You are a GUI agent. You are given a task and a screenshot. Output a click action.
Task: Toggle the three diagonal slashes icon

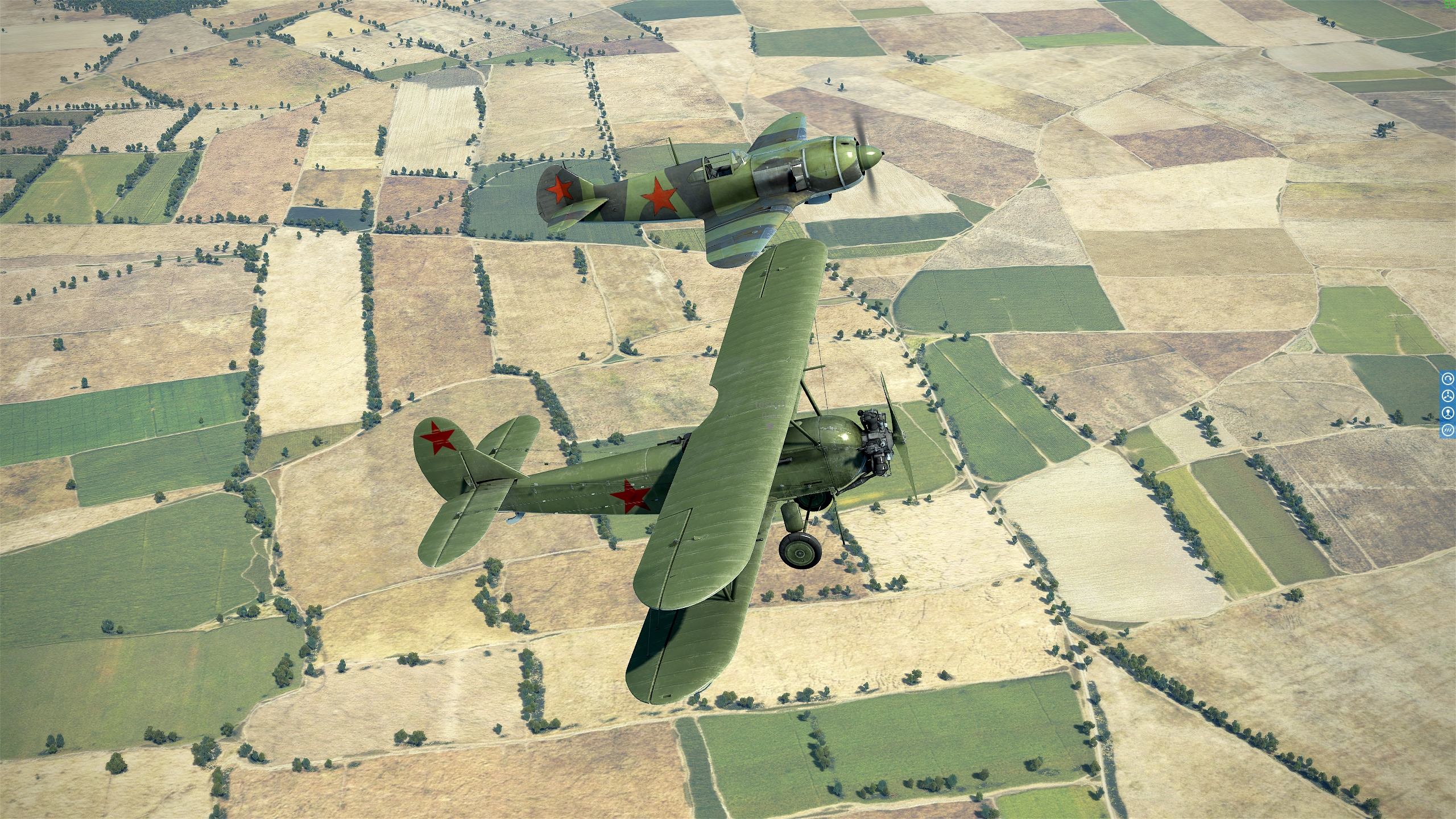click(1448, 430)
